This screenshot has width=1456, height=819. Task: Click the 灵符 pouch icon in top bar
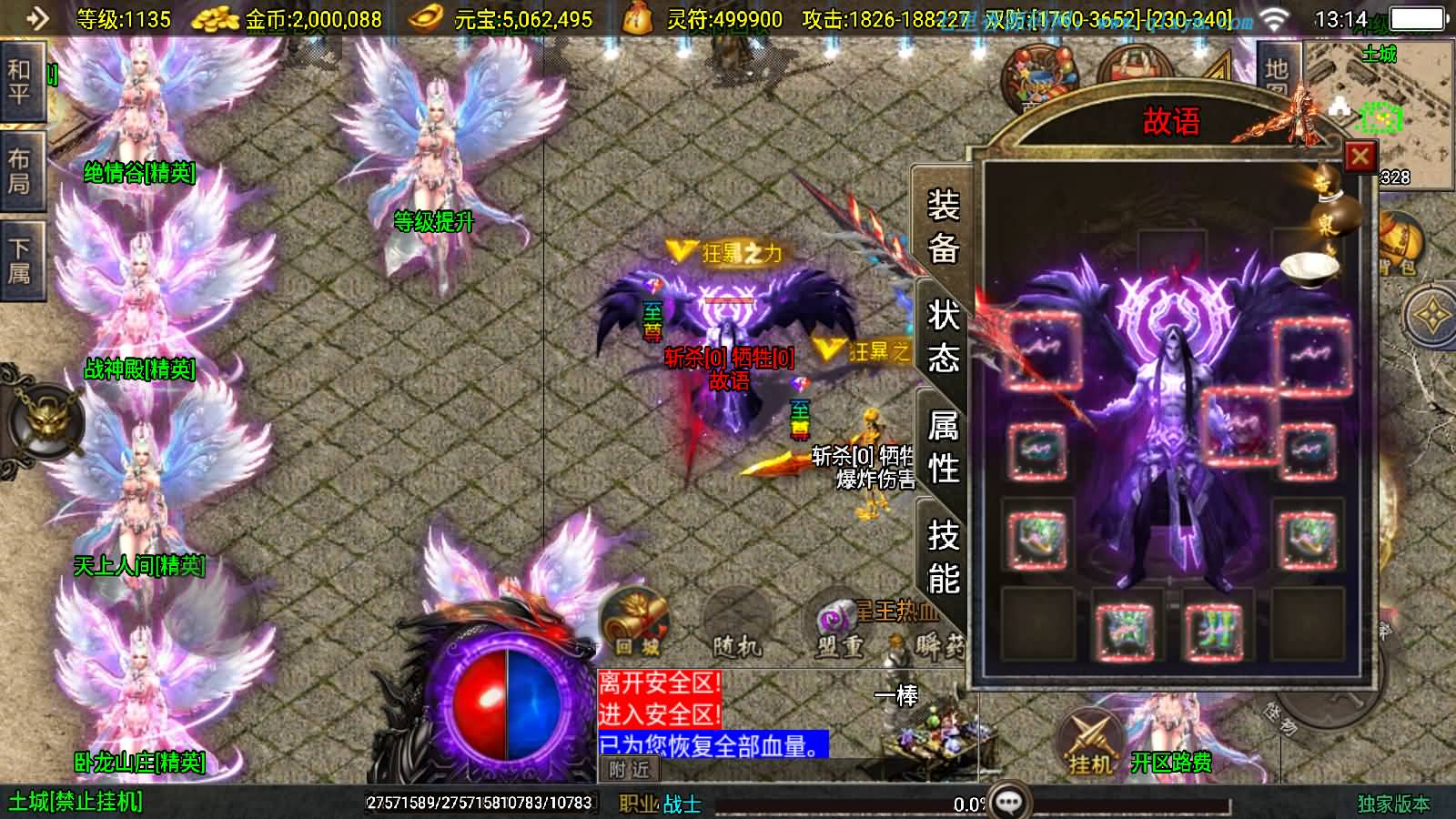click(x=637, y=20)
